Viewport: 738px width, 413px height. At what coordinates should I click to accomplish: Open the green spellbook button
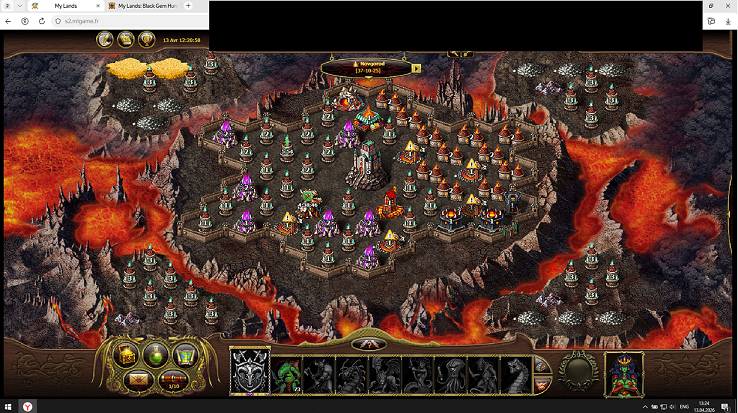pos(184,354)
